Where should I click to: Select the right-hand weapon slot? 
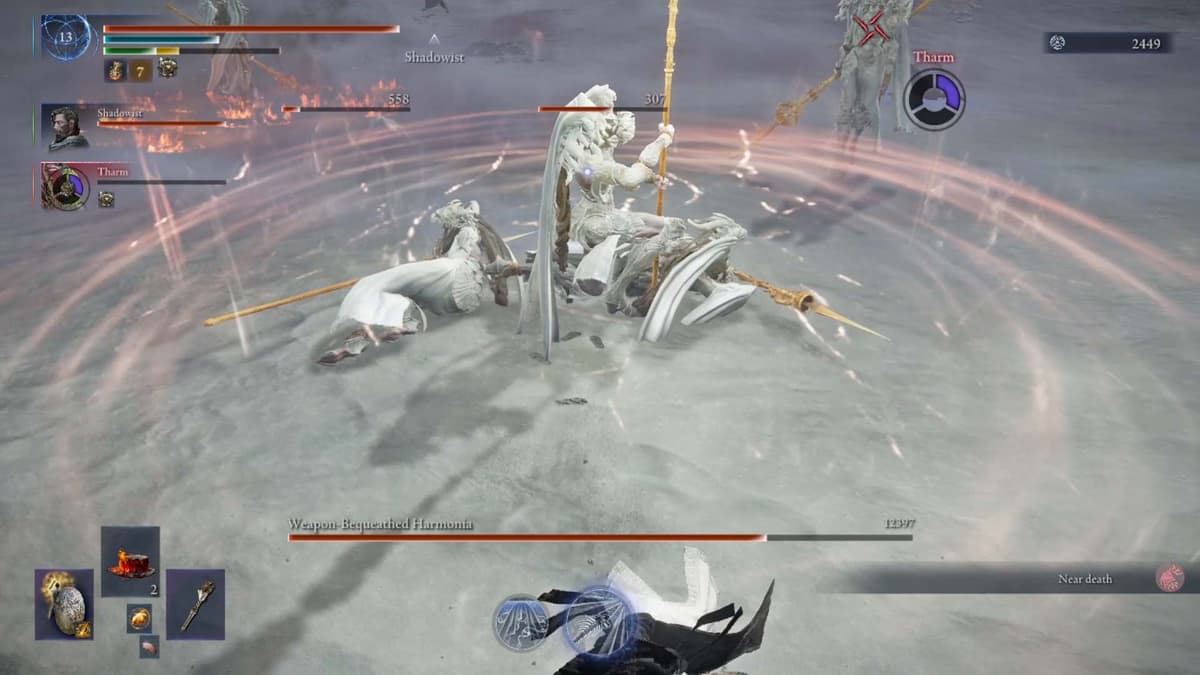[x=195, y=604]
